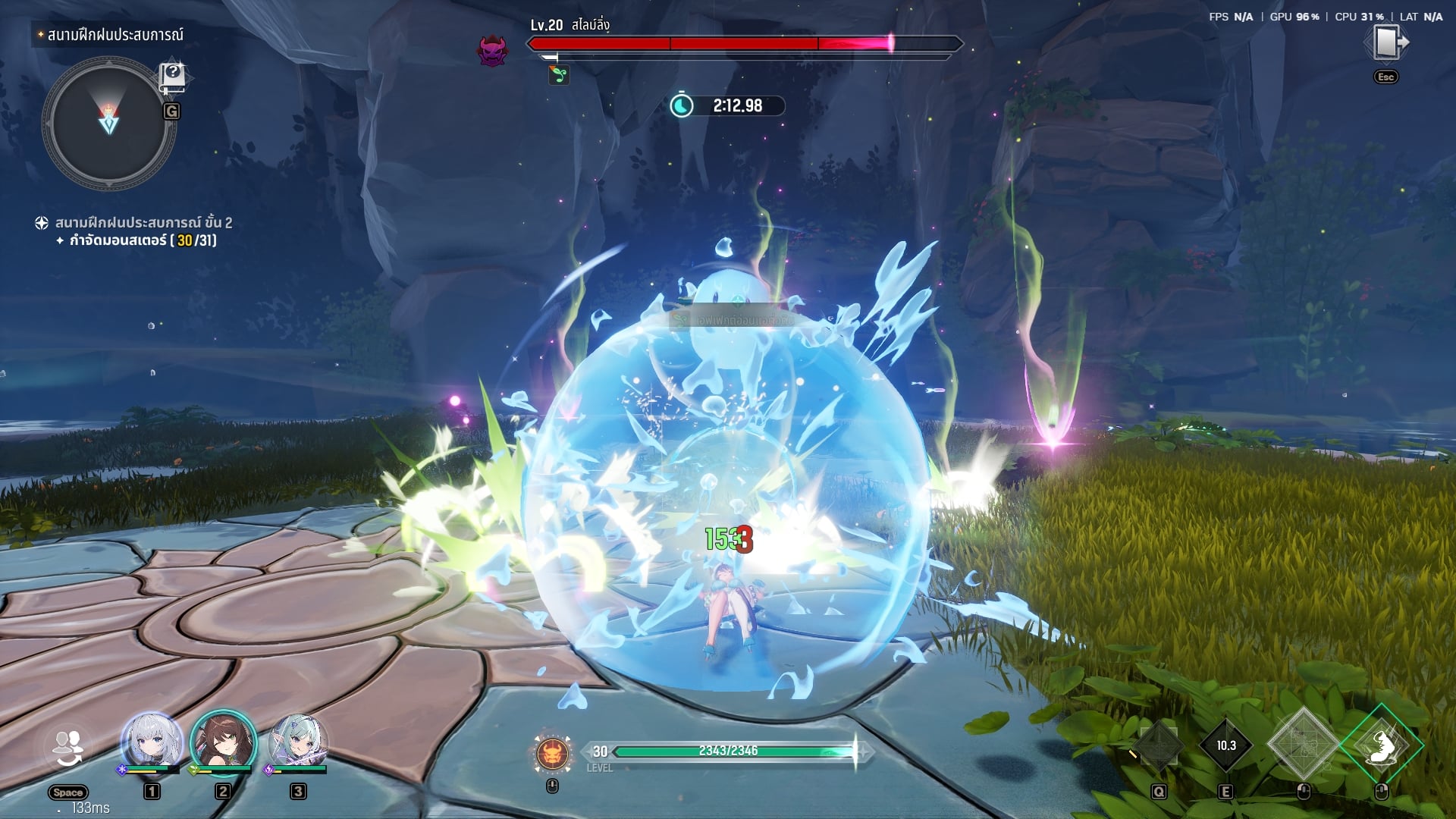Switch to the teal-haired elf character
The width and height of the screenshot is (1456, 819).
click(x=298, y=741)
